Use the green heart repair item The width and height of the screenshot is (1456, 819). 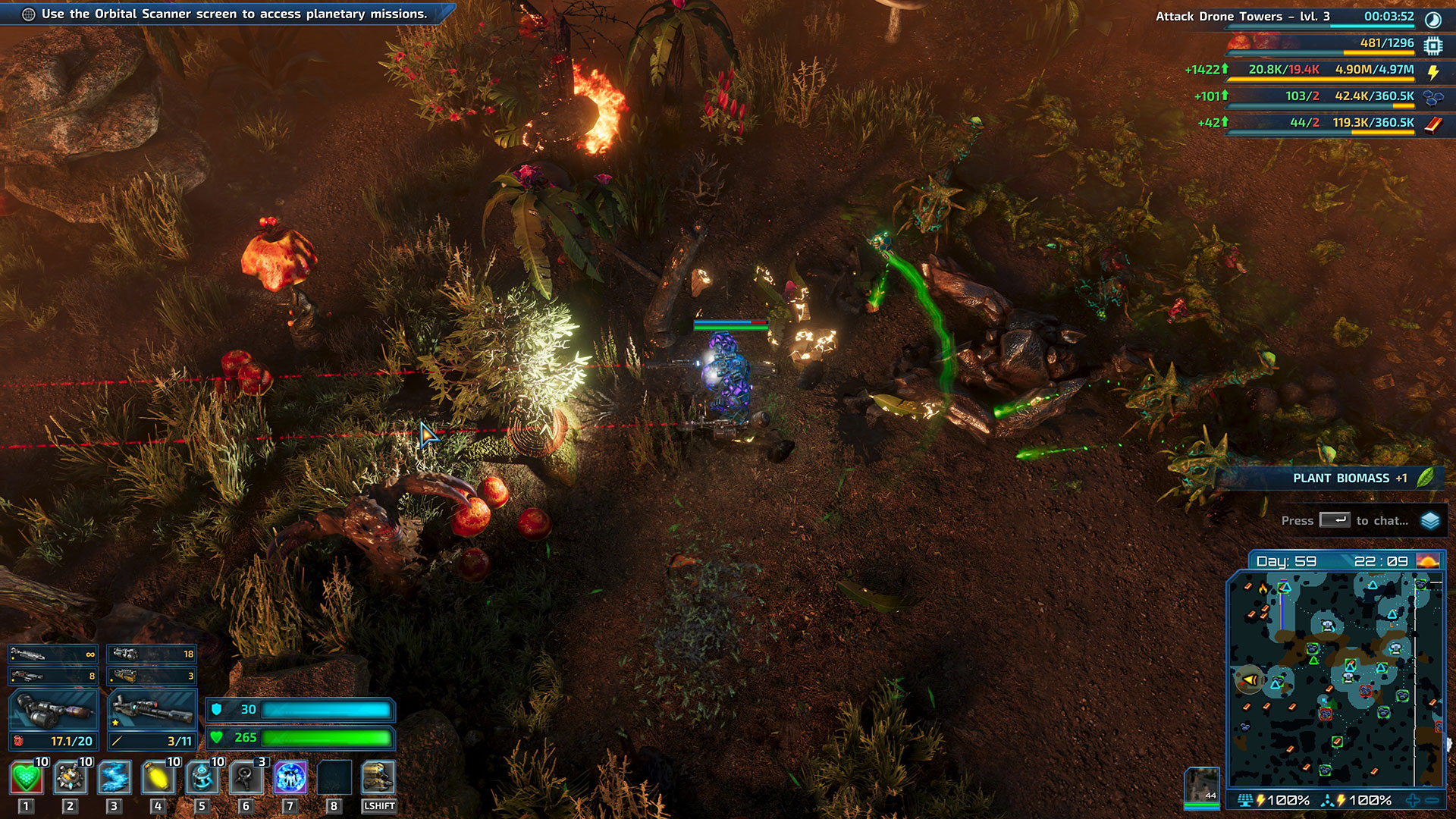(26, 778)
